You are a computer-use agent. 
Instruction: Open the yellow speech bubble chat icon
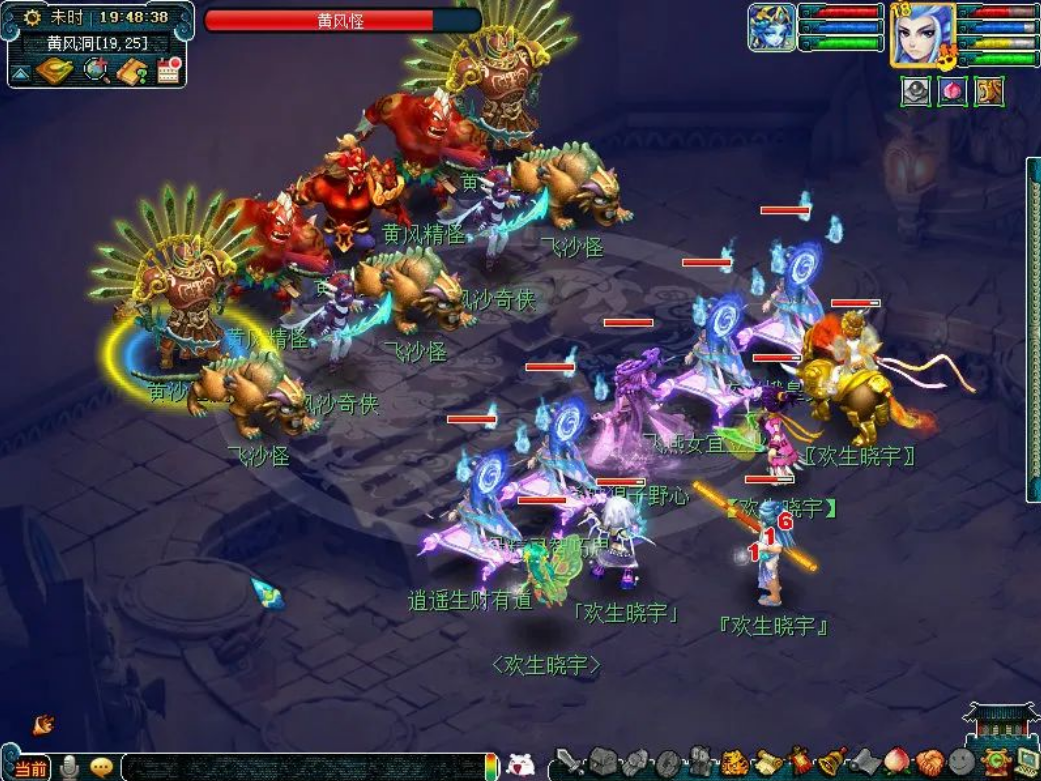[x=101, y=767]
